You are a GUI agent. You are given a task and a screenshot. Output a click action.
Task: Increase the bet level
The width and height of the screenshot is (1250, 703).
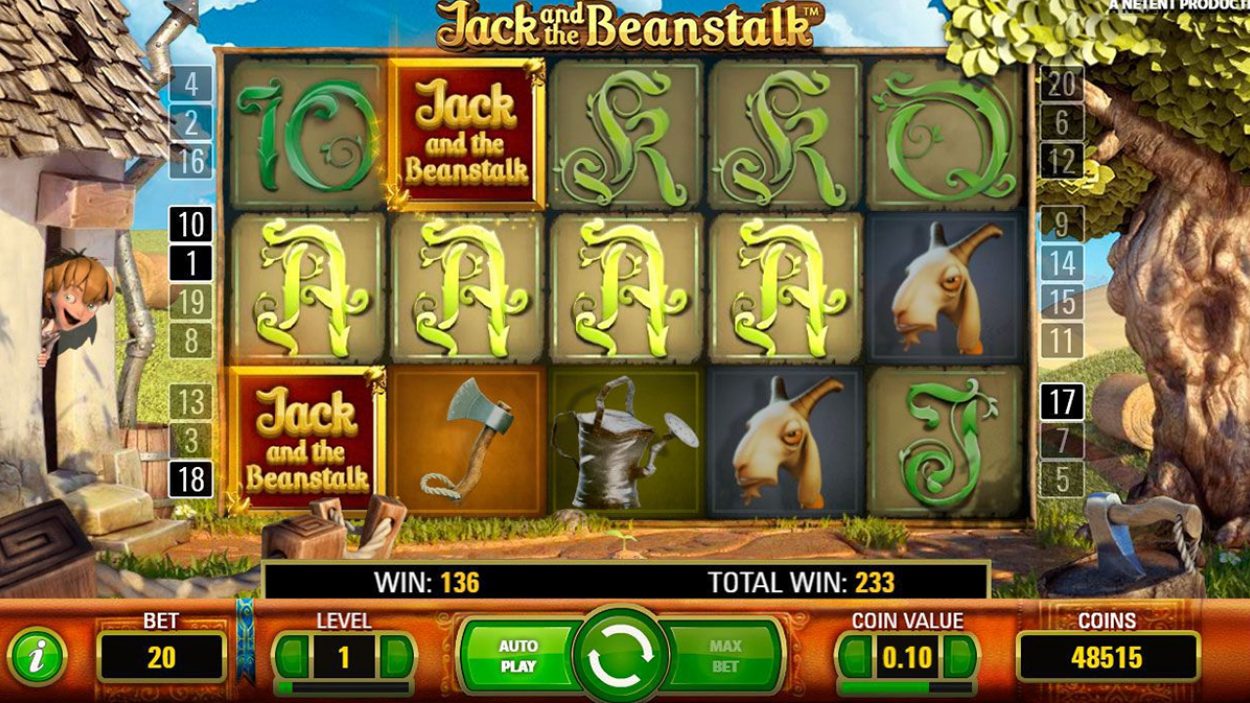coord(397,656)
